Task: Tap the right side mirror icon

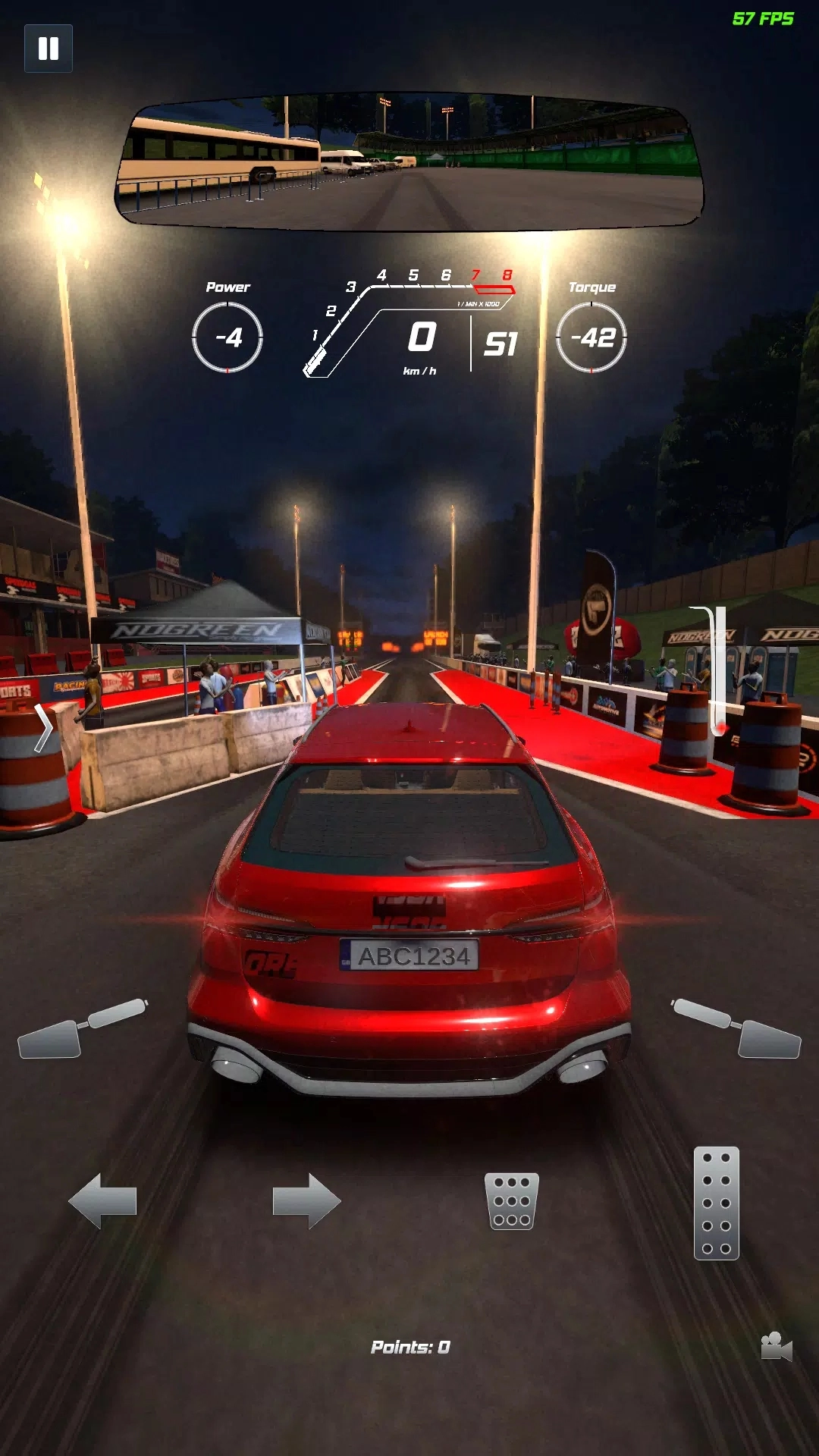Action: click(x=738, y=1029)
